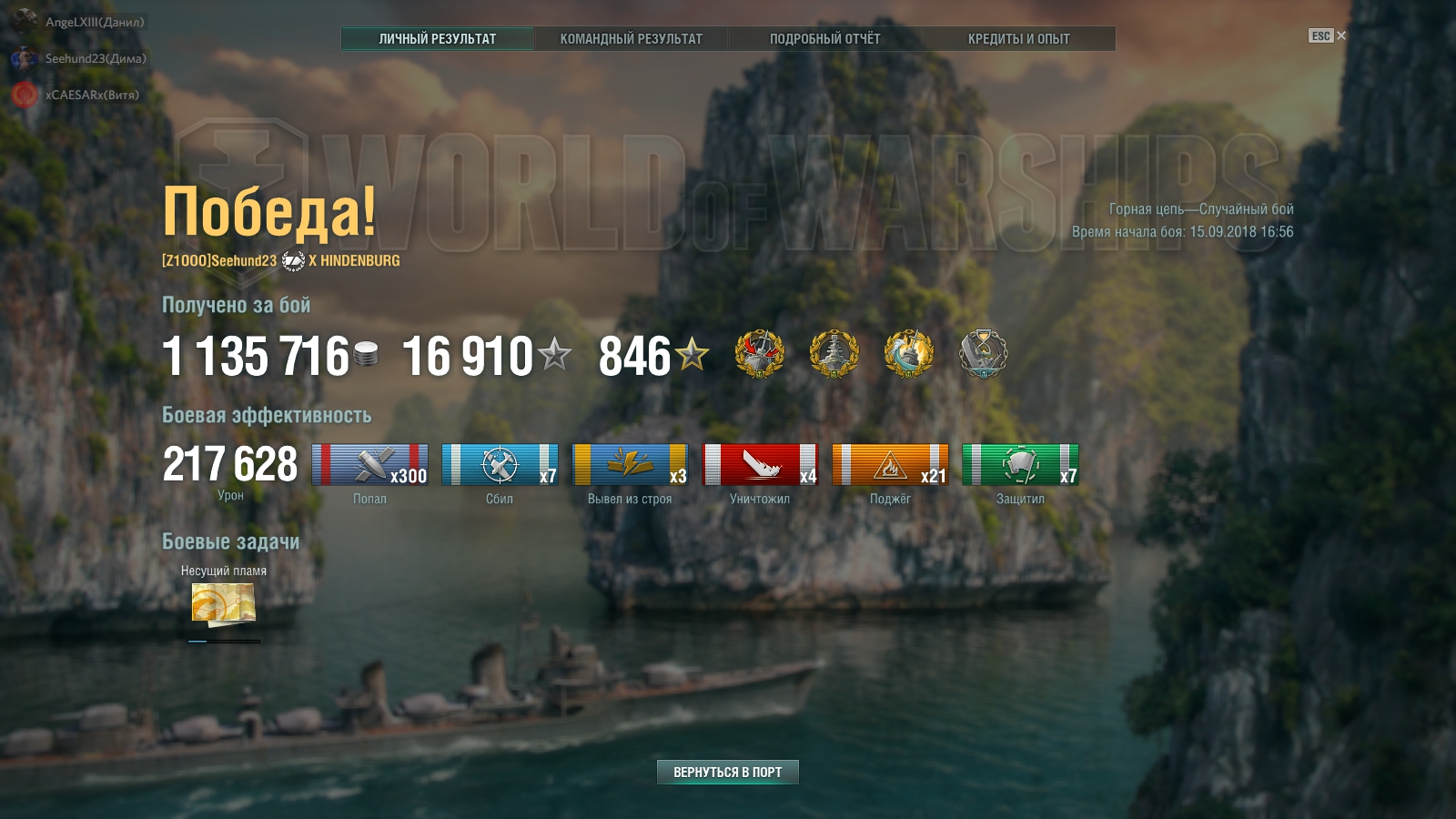Choose the x7 Защитил ribbon
This screenshot has width=1456, height=819.
[1020, 464]
